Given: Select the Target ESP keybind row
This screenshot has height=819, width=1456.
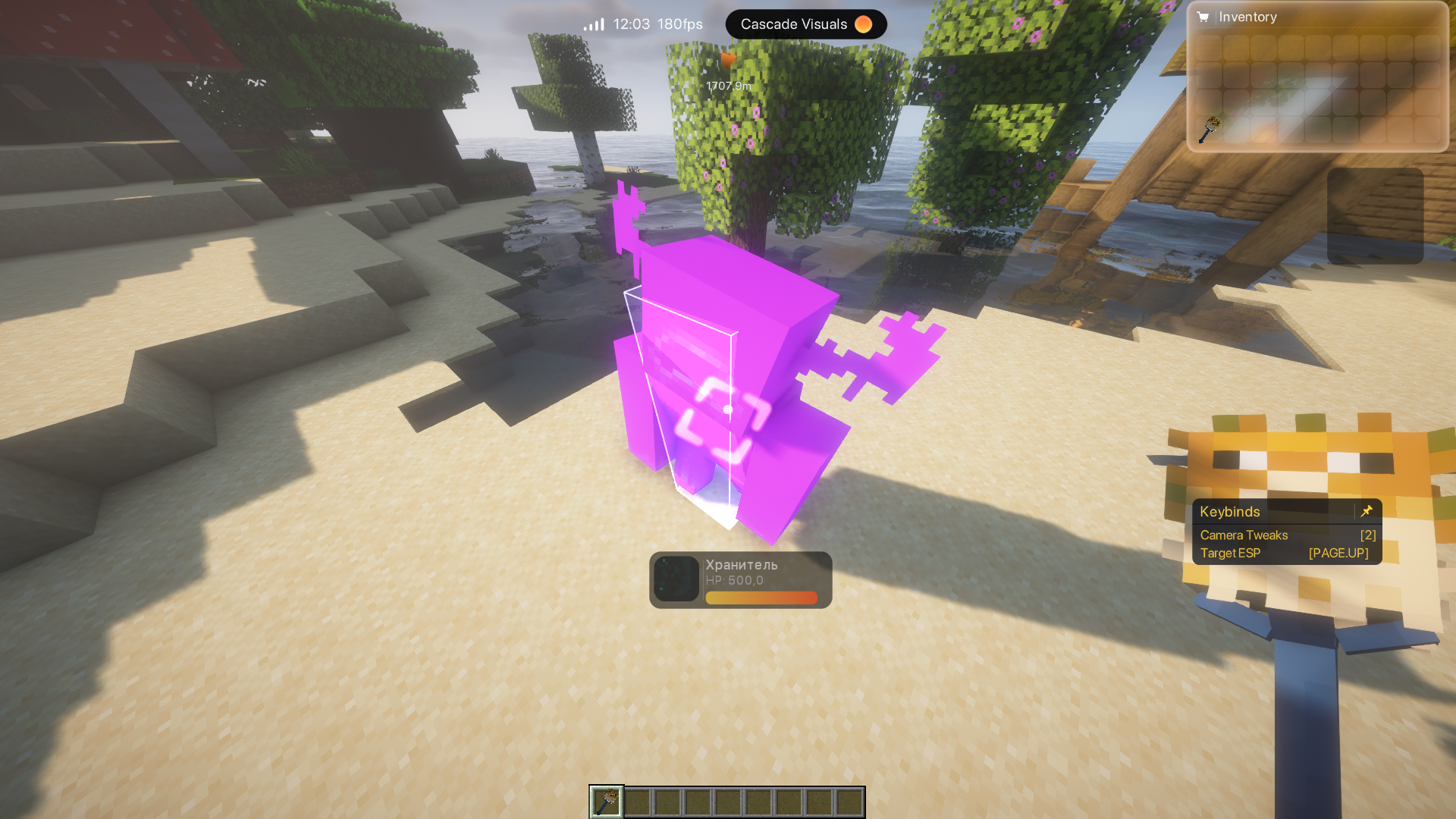Looking at the screenshot, I should [x=1287, y=554].
